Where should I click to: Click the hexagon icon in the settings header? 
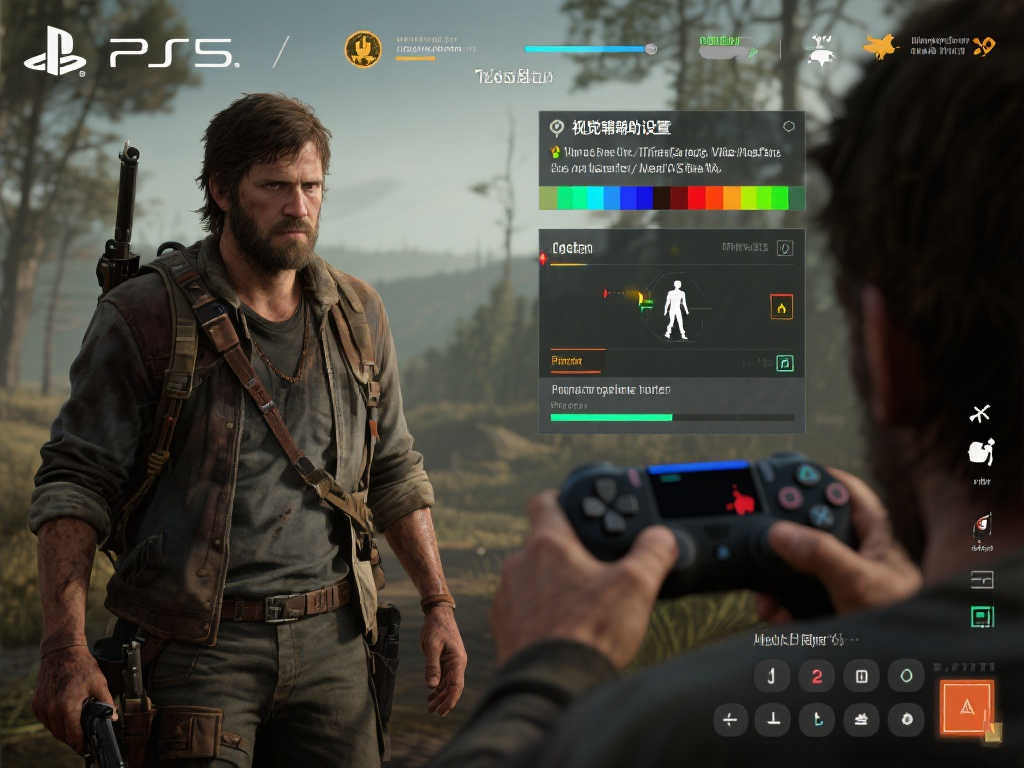click(x=789, y=126)
